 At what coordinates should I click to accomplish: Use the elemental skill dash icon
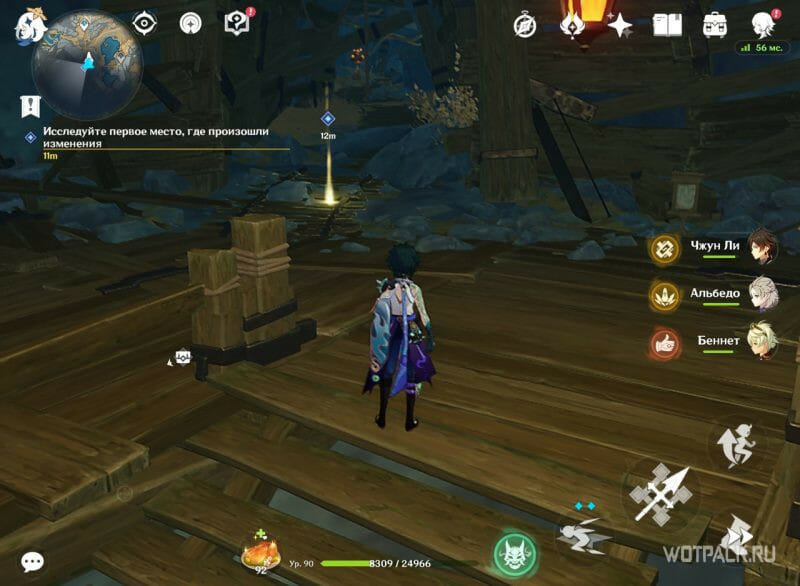coord(583,533)
